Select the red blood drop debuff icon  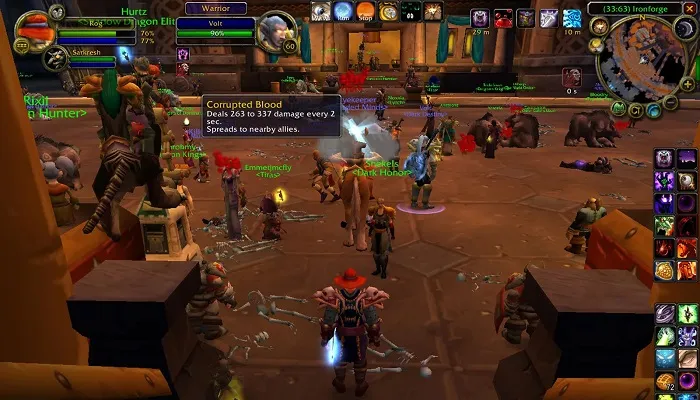[502, 18]
